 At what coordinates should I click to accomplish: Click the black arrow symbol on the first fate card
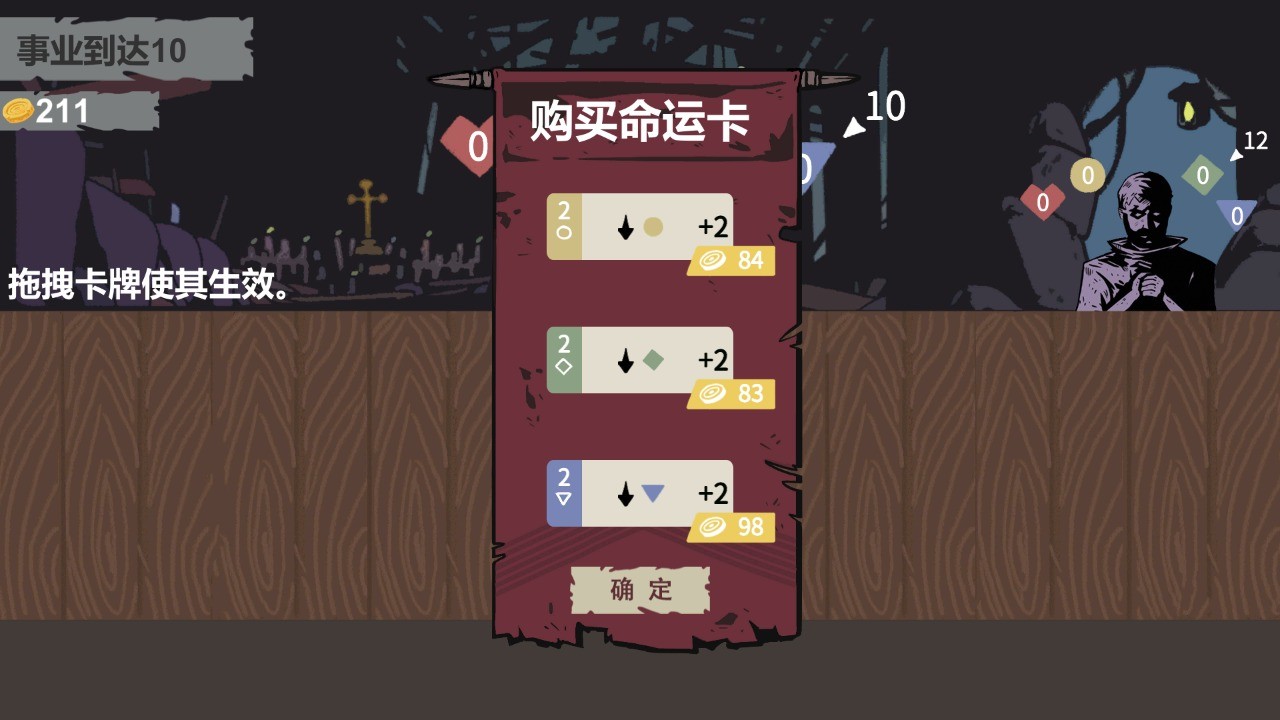point(624,227)
